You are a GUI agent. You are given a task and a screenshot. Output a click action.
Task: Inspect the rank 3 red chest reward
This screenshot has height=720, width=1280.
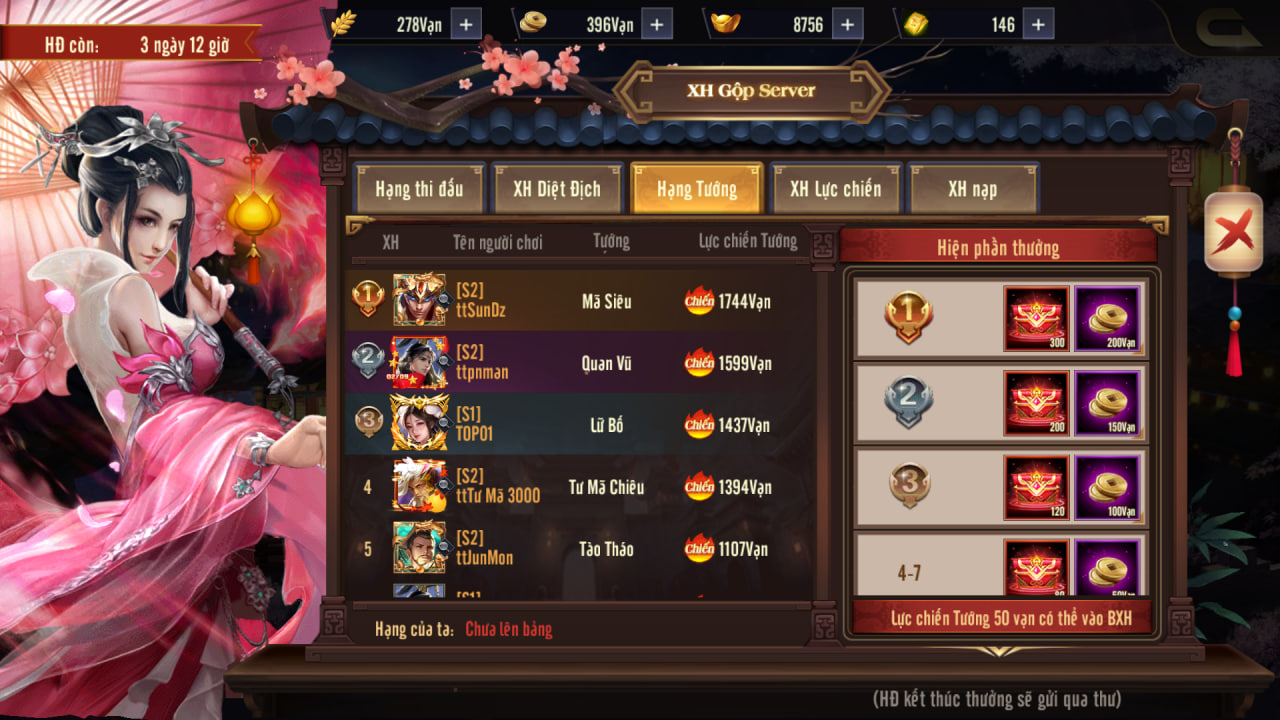click(x=1037, y=488)
